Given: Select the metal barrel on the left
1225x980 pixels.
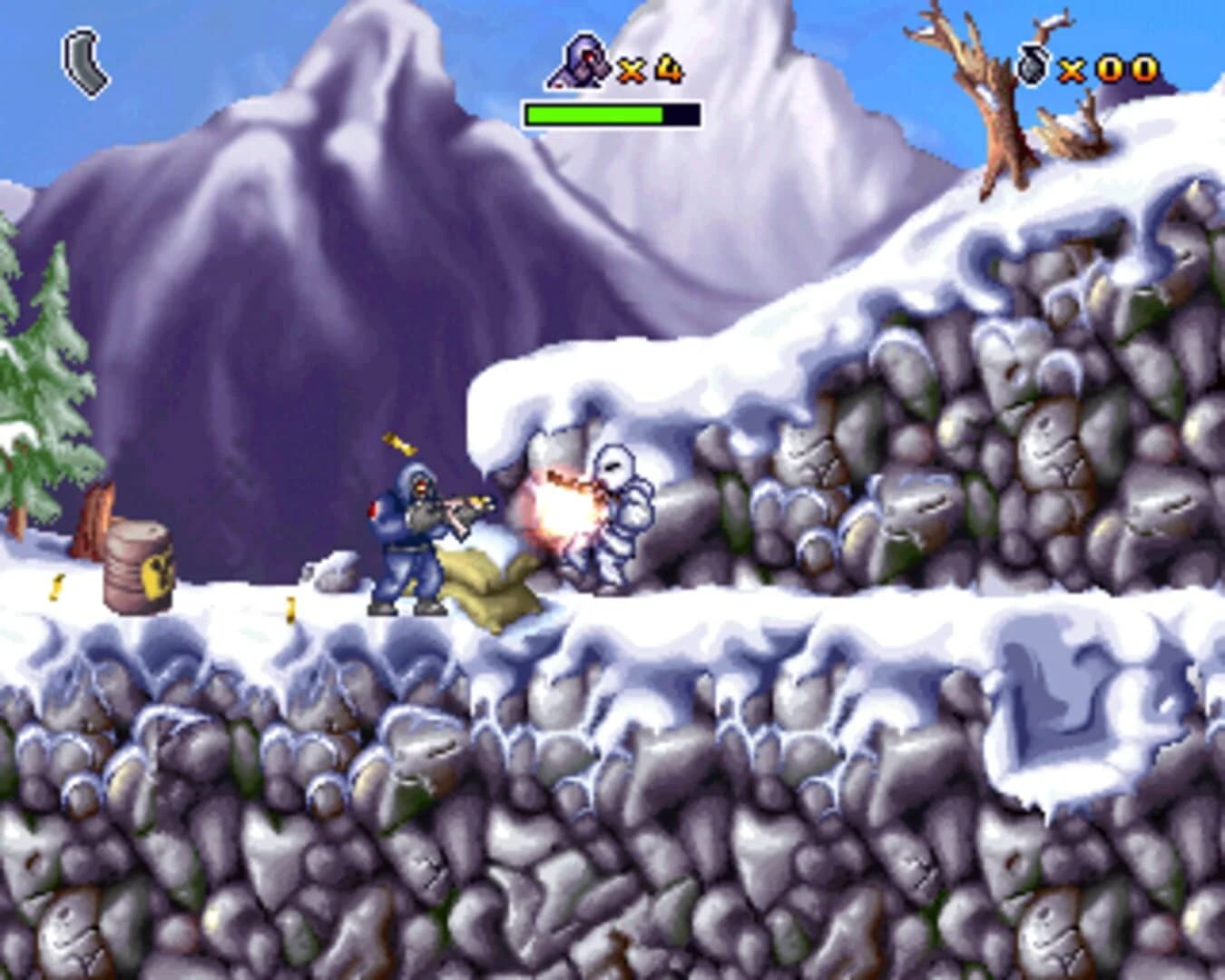Looking at the screenshot, I should pyautogui.click(x=136, y=567).
